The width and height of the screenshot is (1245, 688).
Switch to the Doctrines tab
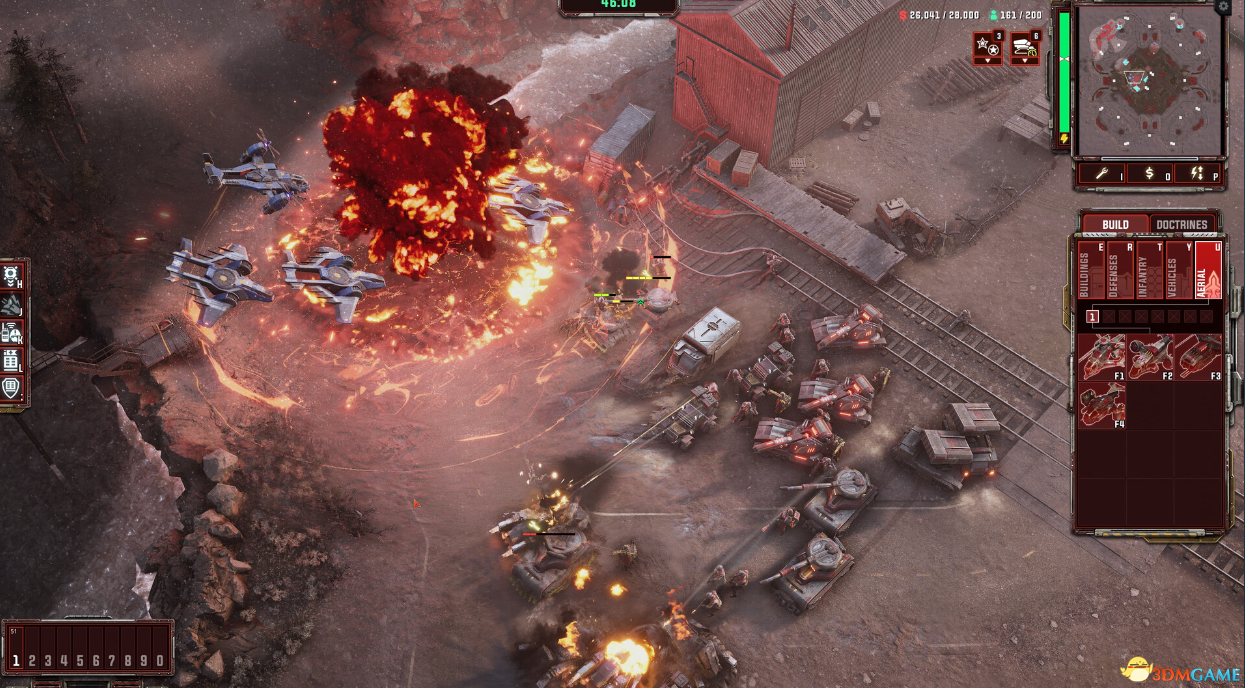(1183, 224)
